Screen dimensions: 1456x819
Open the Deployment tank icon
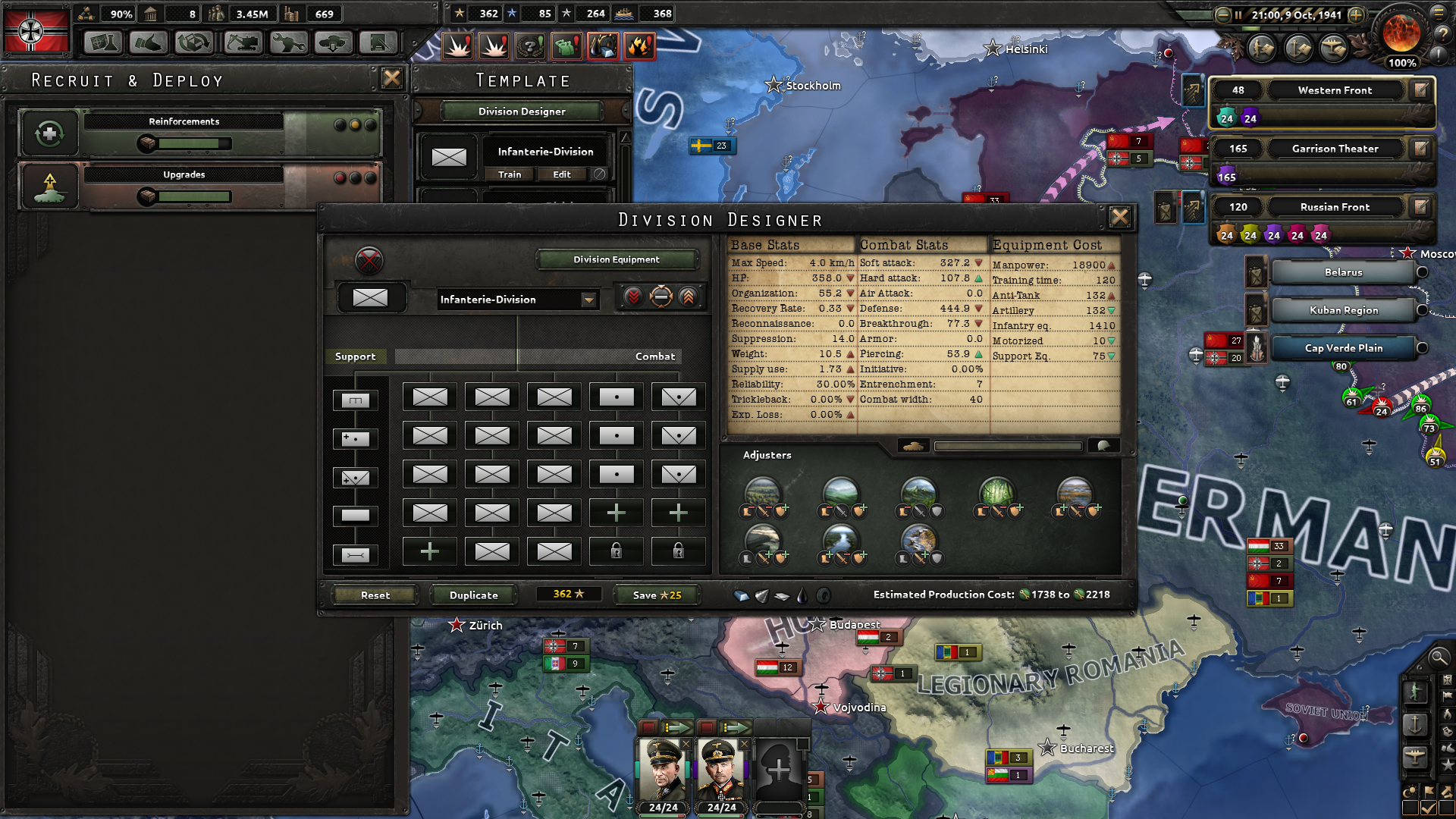pos(332,43)
